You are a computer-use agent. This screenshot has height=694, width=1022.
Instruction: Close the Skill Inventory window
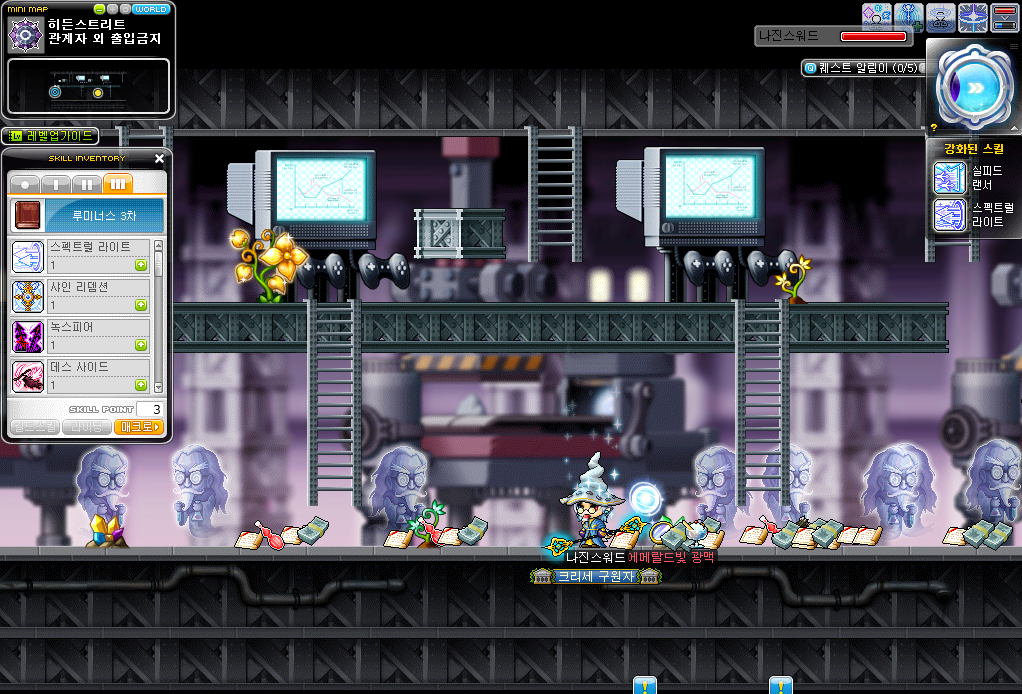pyautogui.click(x=160, y=158)
